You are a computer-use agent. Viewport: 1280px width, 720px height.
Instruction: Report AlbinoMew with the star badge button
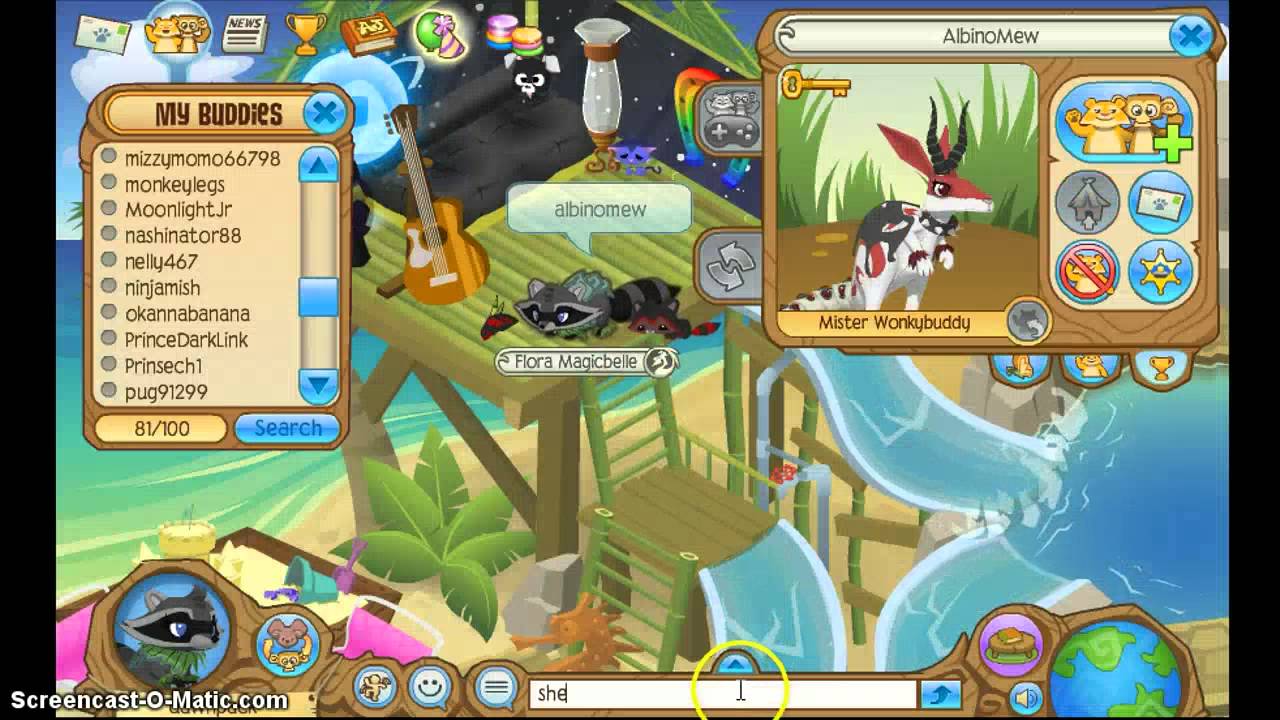pyautogui.click(x=1160, y=271)
